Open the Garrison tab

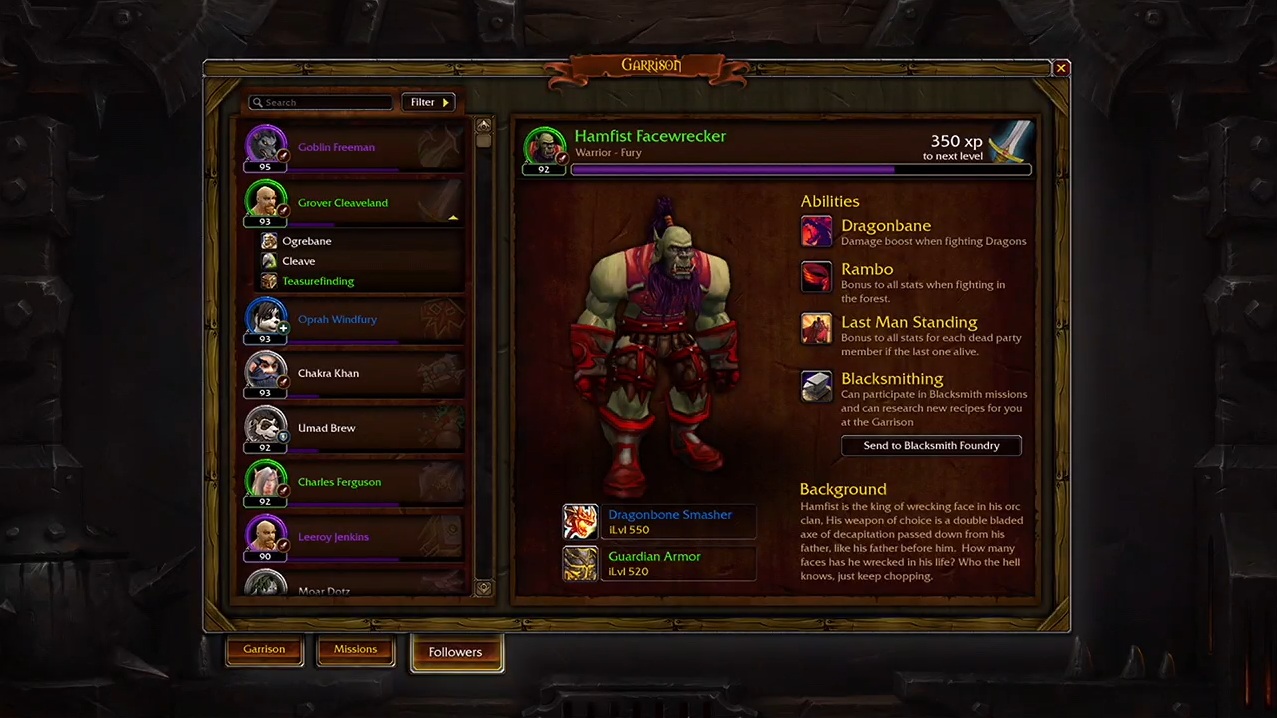point(264,649)
